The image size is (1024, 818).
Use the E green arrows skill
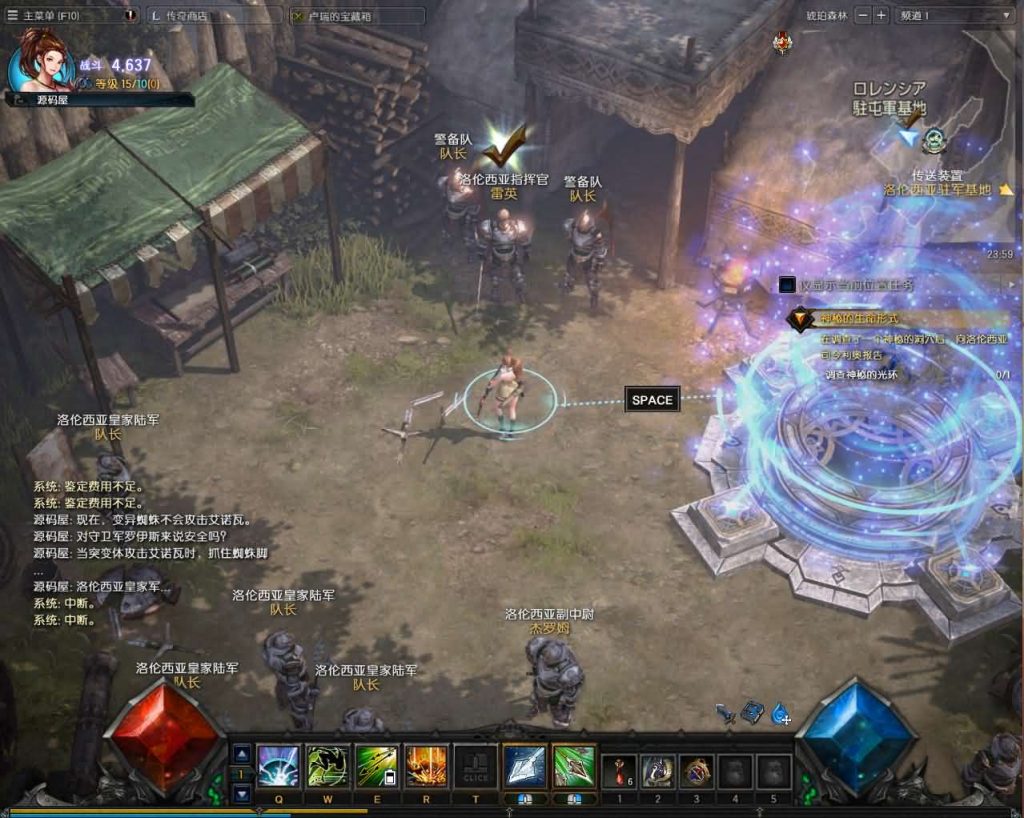tap(377, 767)
